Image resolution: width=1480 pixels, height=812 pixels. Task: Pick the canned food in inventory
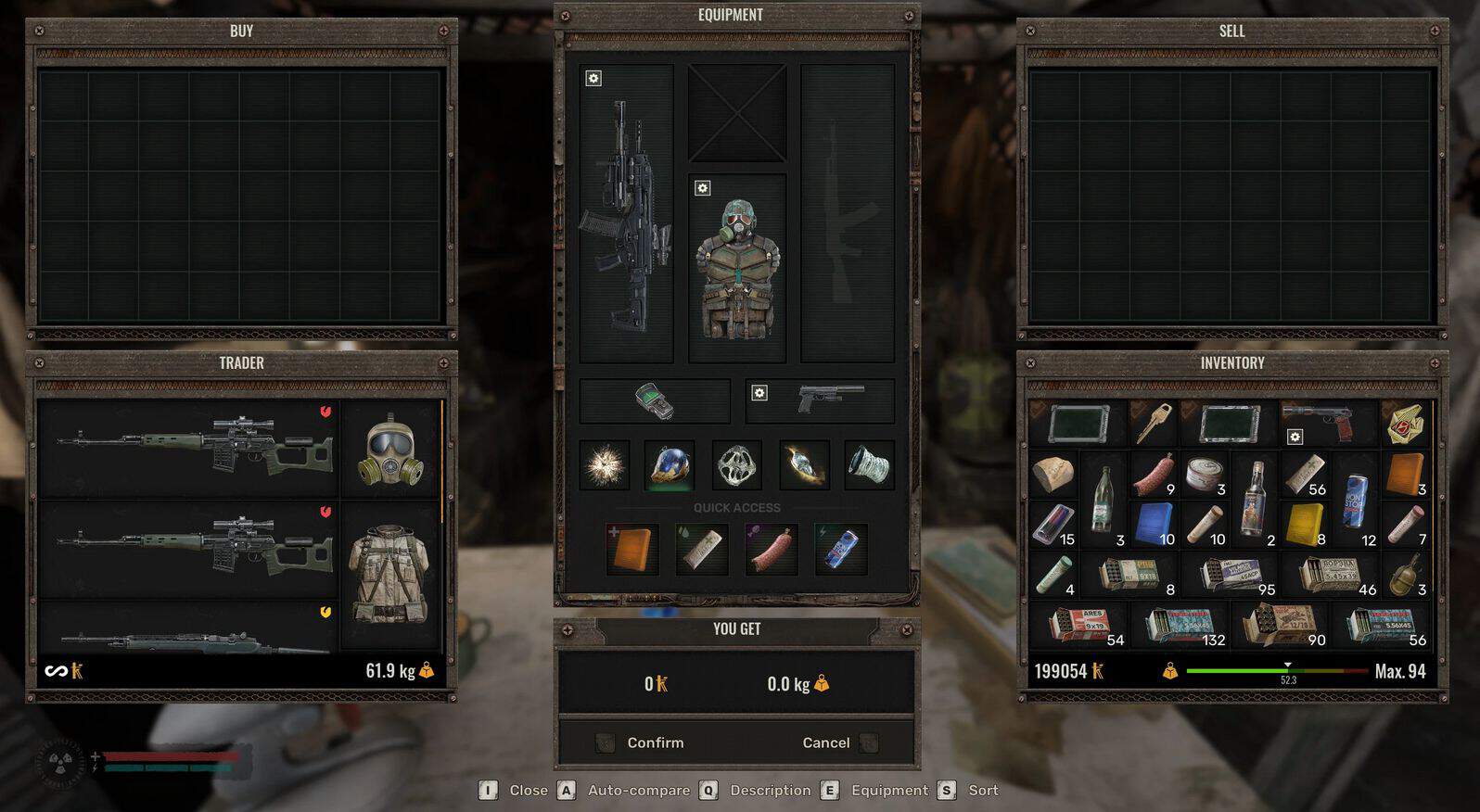(x=1204, y=474)
